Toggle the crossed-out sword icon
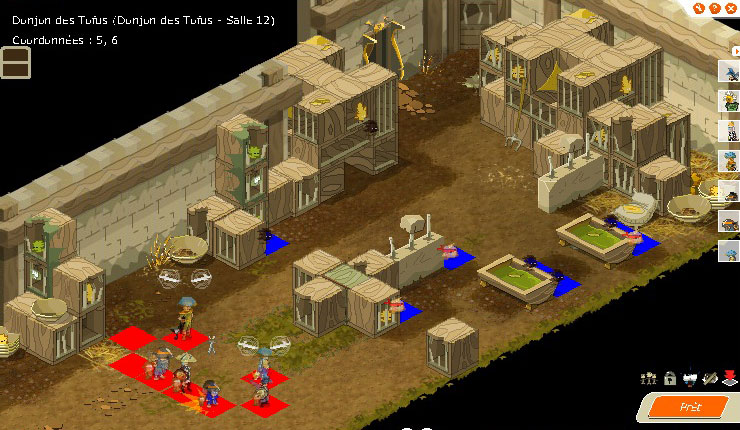 point(710,378)
